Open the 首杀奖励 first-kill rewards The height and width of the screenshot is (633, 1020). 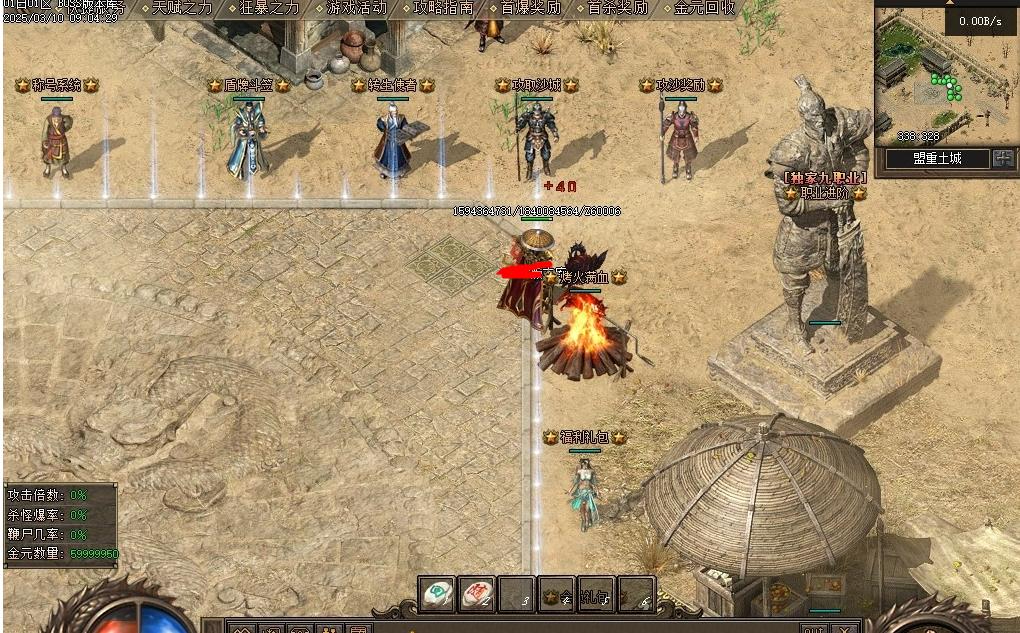617,8
